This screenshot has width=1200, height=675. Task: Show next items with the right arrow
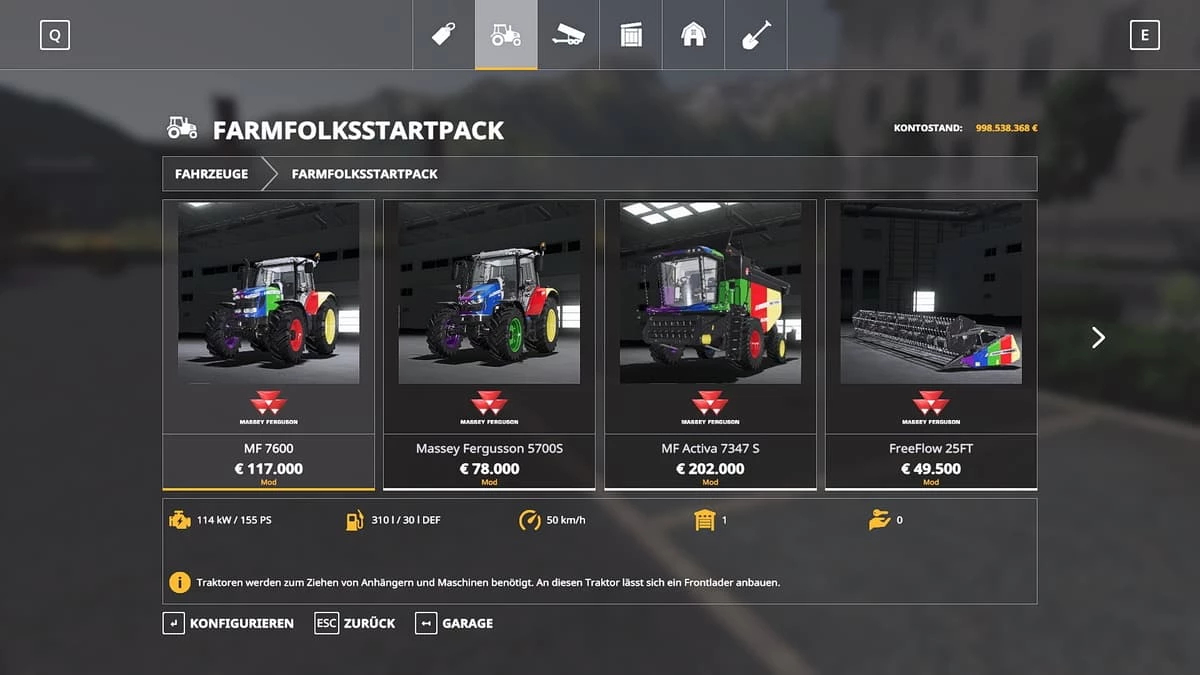click(x=1098, y=338)
